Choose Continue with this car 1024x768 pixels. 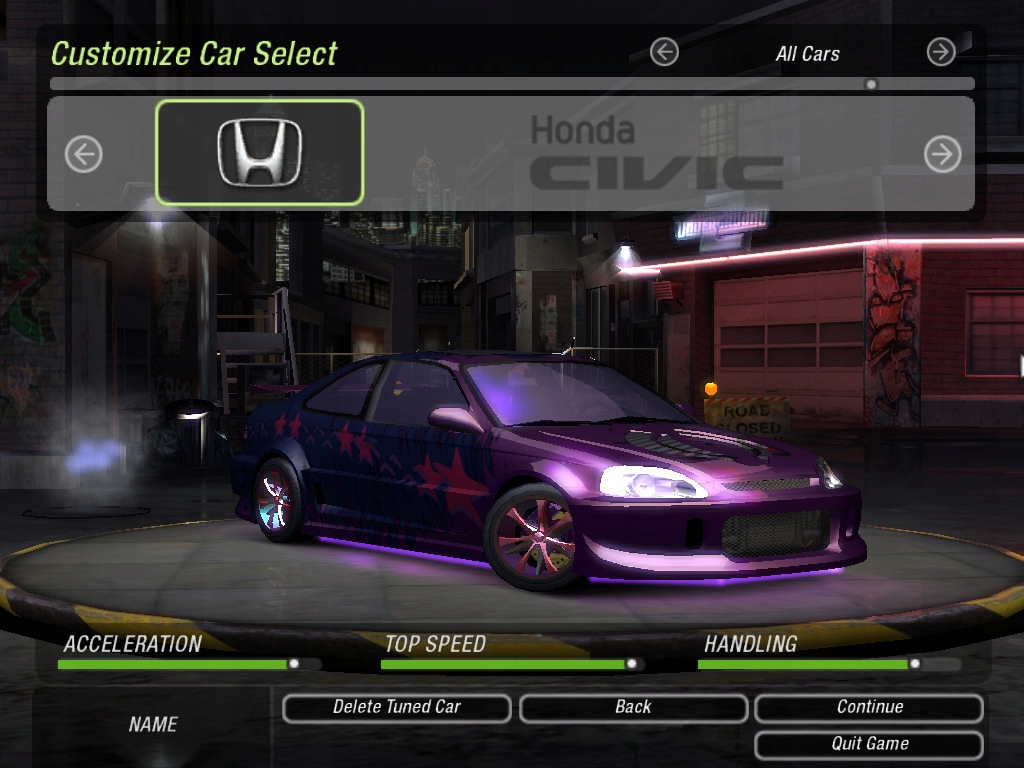point(869,708)
